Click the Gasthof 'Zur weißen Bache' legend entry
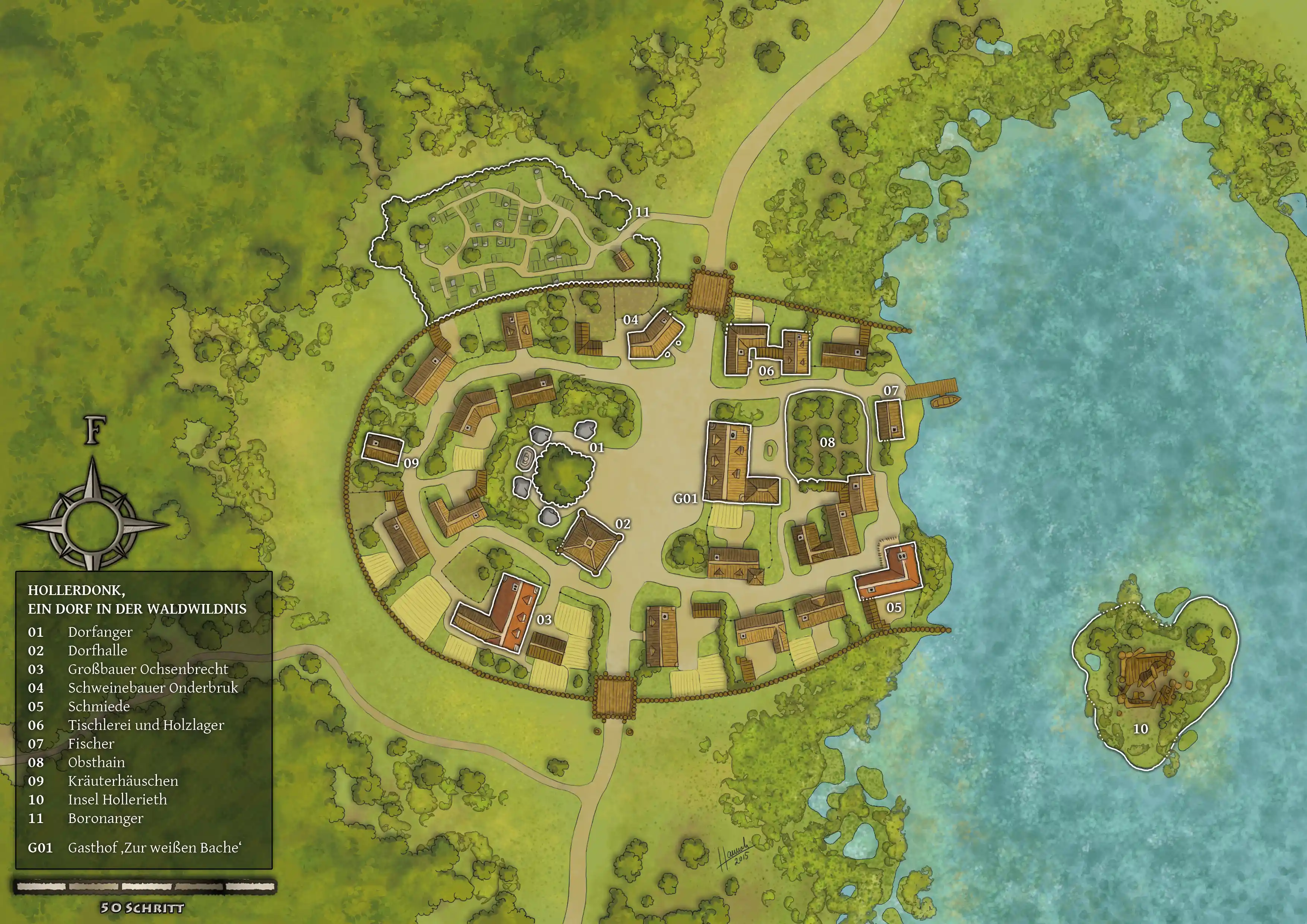Screen dimensions: 1307x924 coord(154,848)
